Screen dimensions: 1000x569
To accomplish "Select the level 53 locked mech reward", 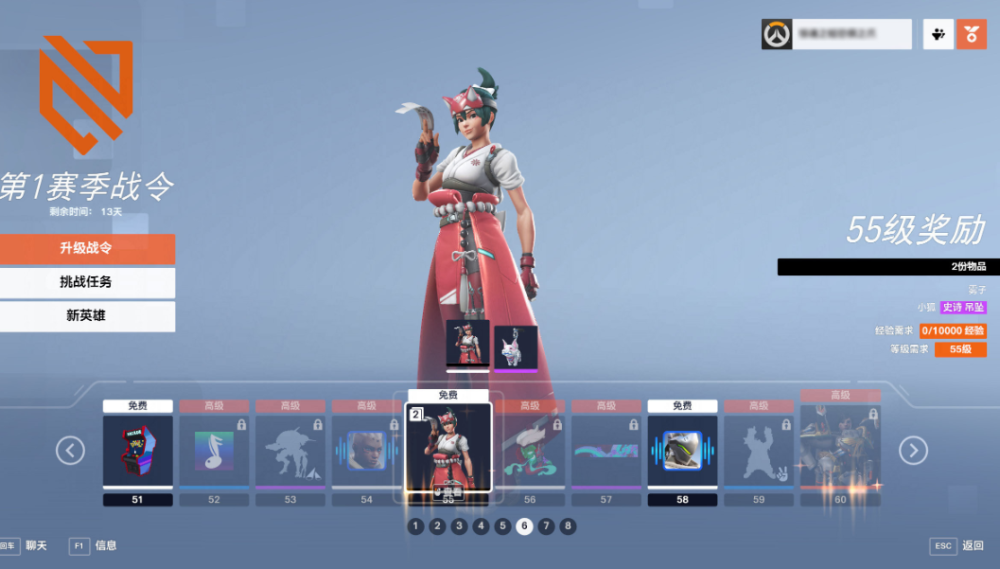I will [290, 451].
